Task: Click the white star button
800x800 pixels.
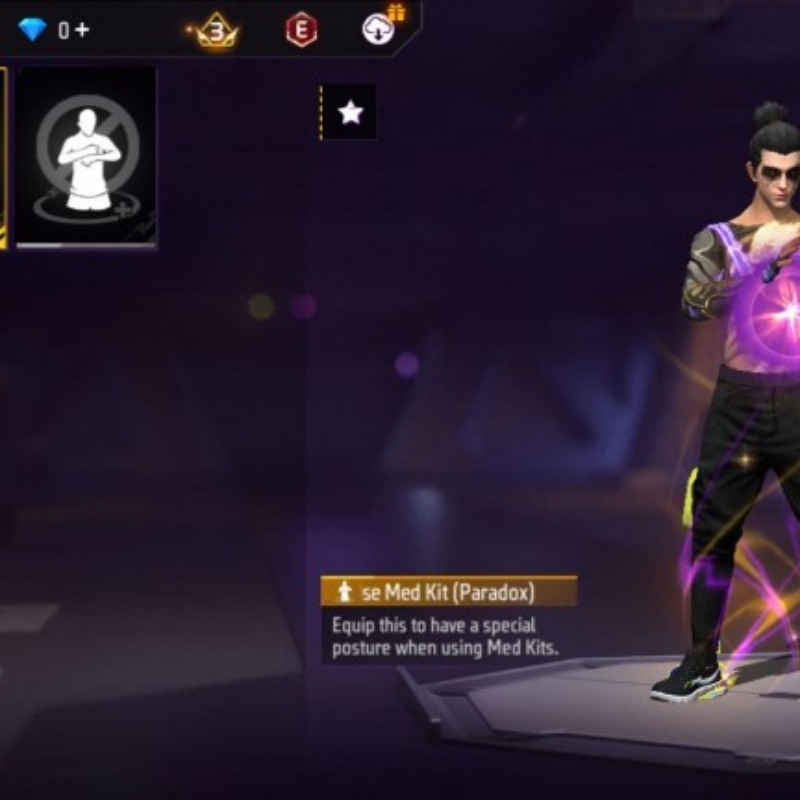Action: [x=350, y=113]
